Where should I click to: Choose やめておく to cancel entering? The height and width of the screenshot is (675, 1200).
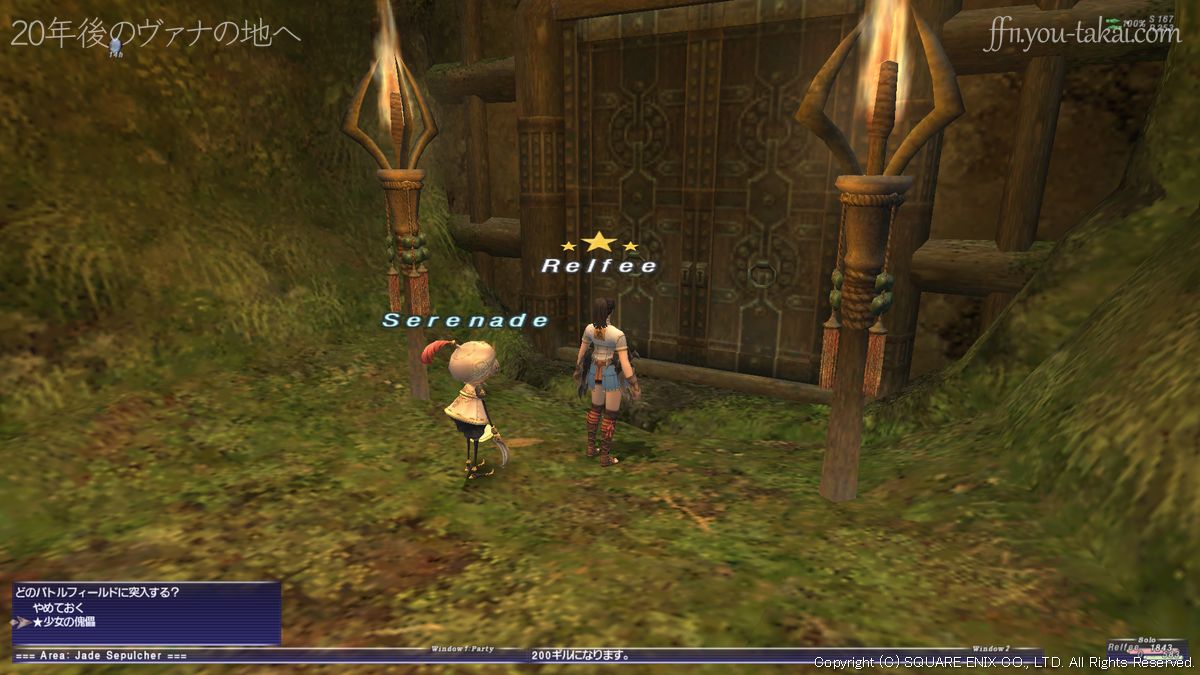(58, 607)
